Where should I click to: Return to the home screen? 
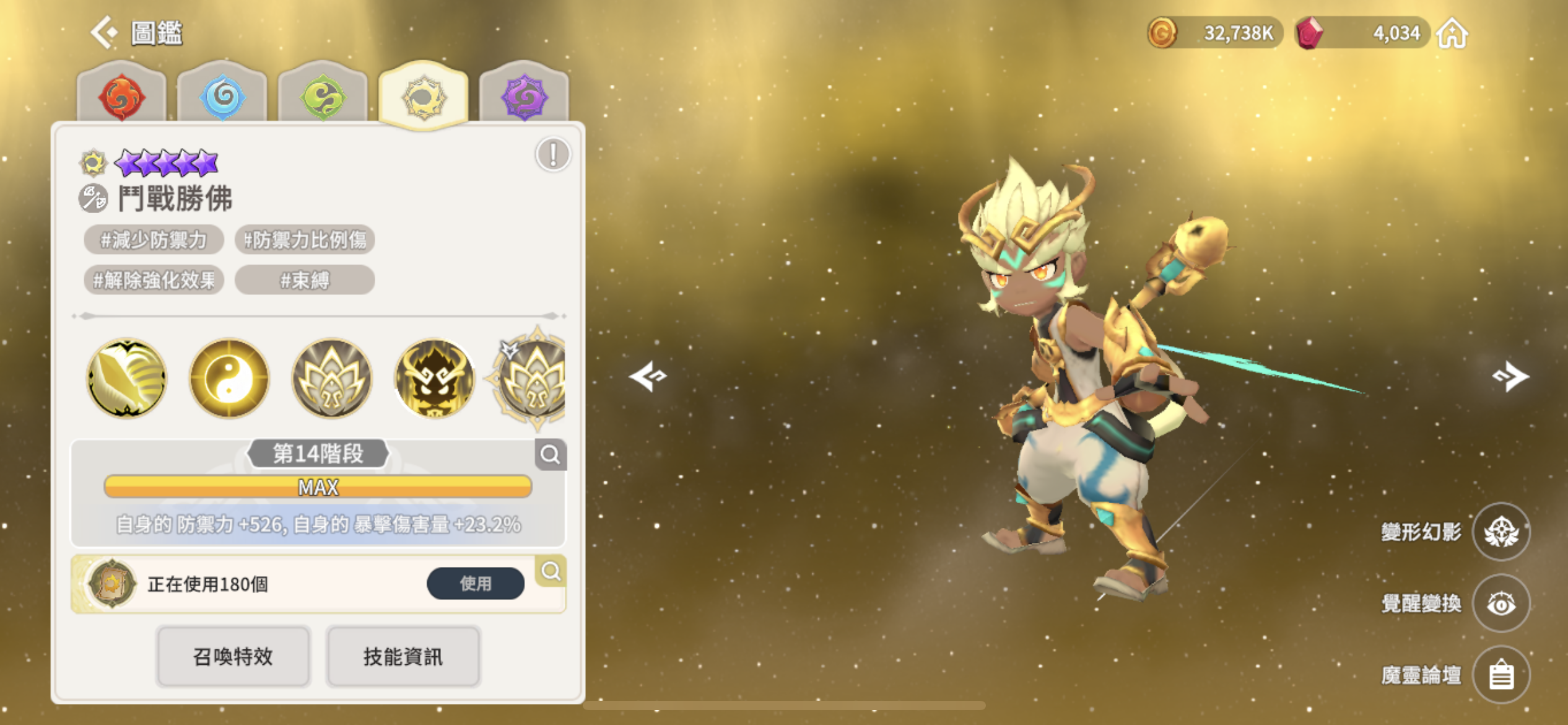tap(1452, 33)
